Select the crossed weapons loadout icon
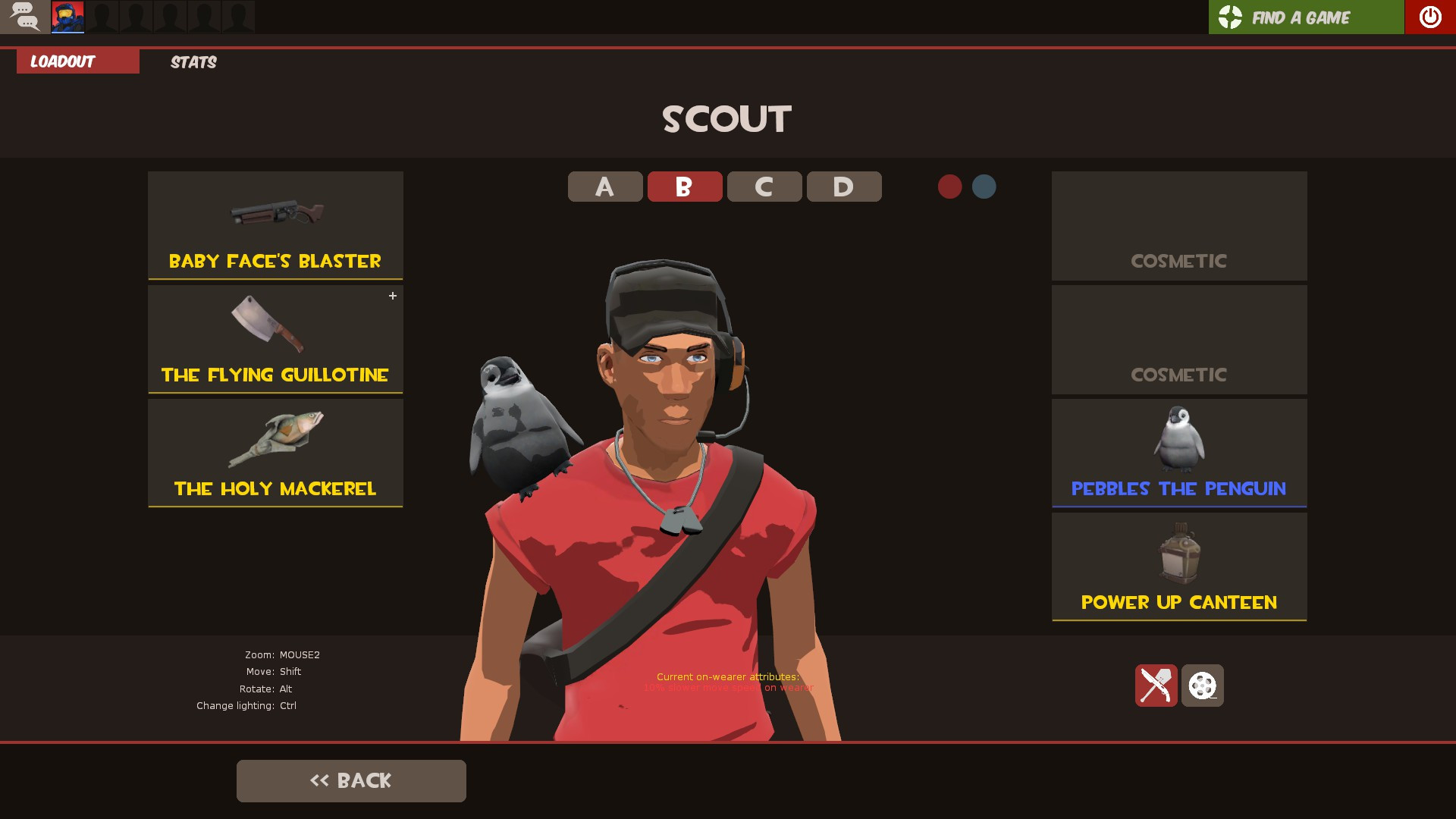The image size is (1456, 819). [x=1156, y=685]
